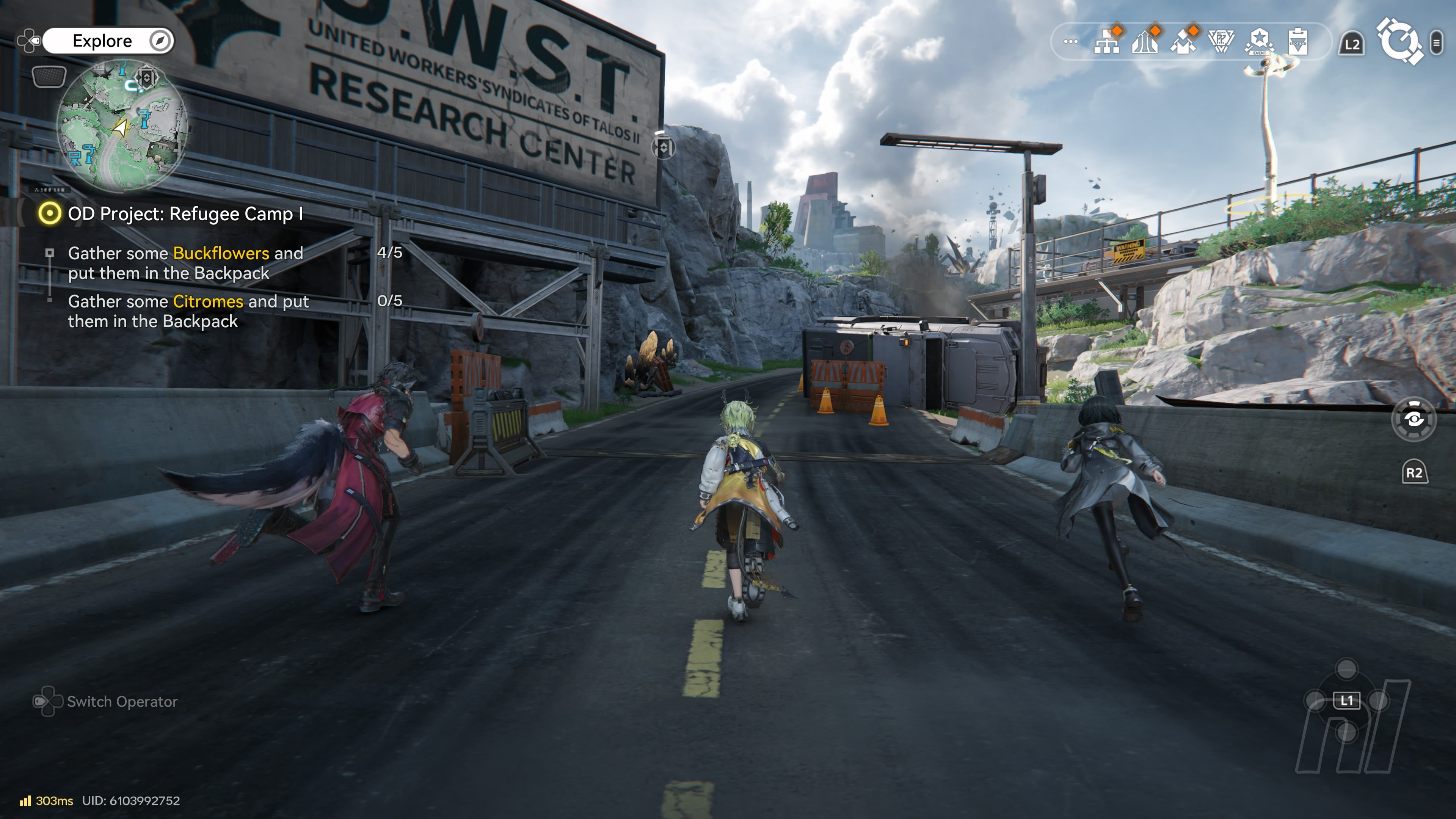Click the eye scan mode button
Screen dimensions: 1456x819
[x=1414, y=419]
